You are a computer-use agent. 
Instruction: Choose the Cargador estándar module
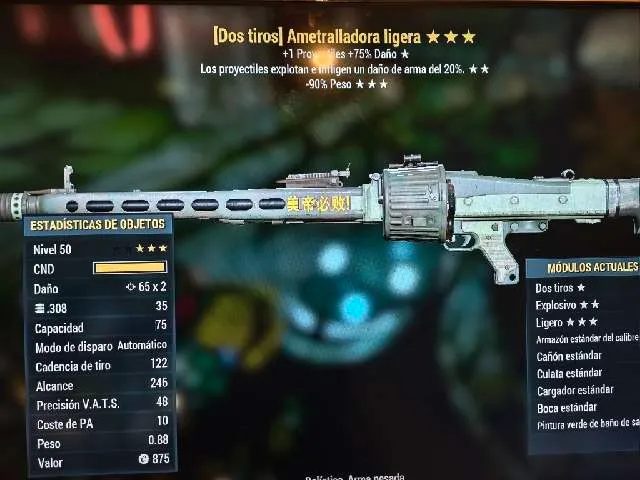tap(576, 390)
